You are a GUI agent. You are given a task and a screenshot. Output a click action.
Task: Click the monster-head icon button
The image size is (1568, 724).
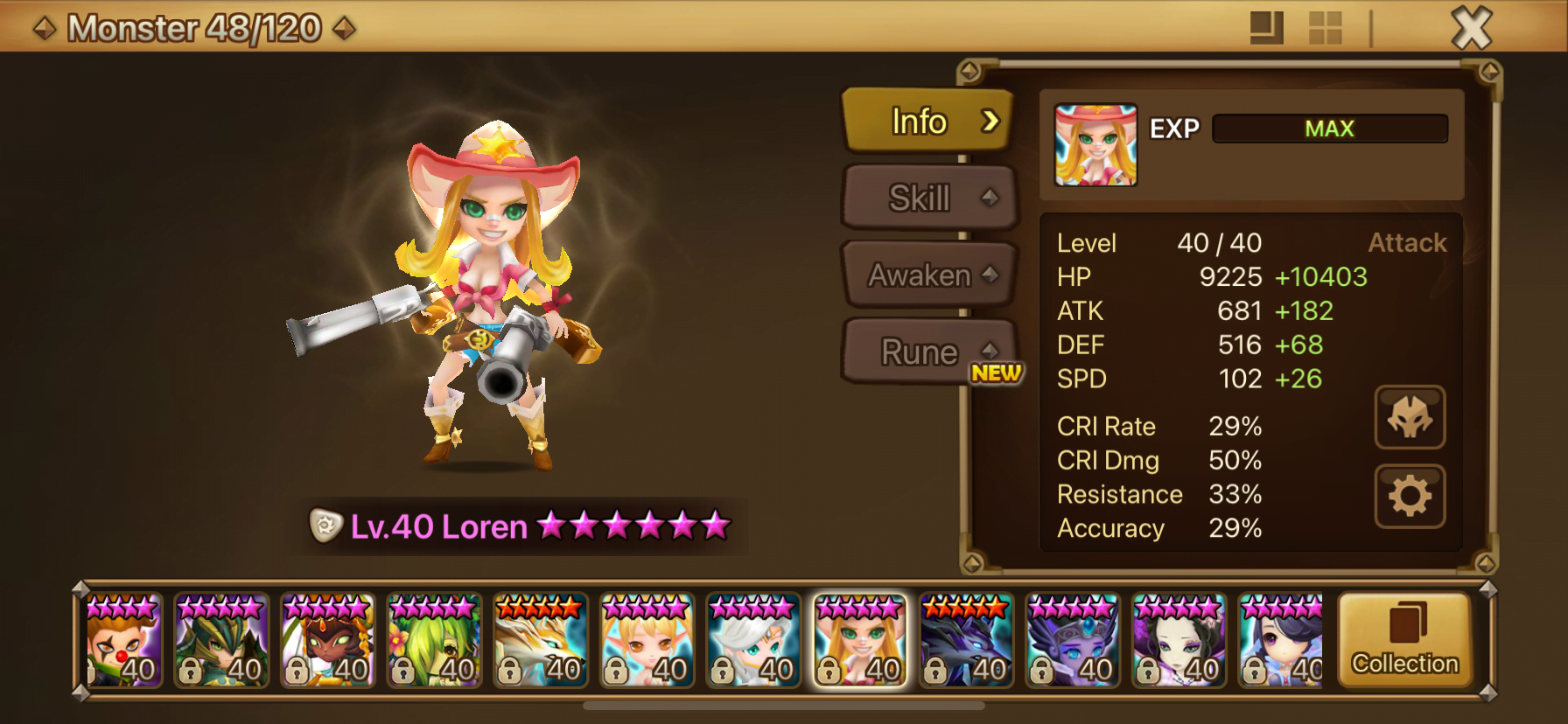click(x=1409, y=417)
